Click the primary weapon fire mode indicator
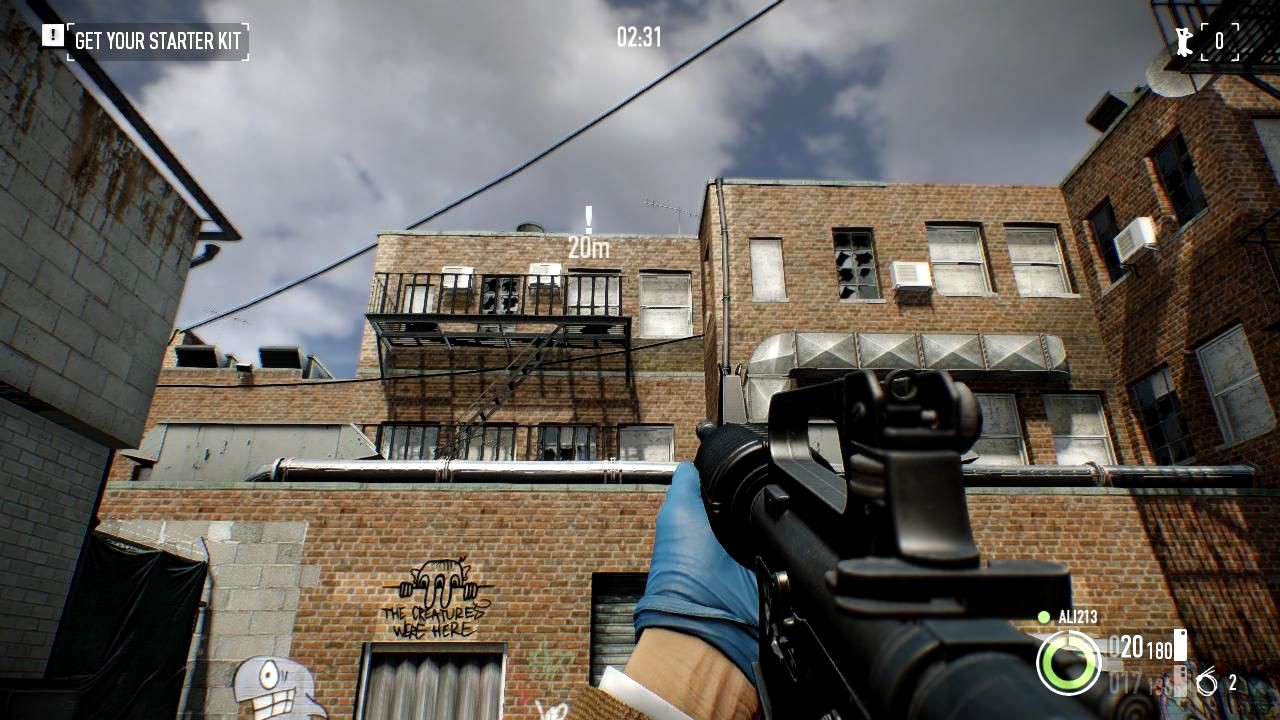This screenshot has width=1280, height=720. [x=1180, y=645]
